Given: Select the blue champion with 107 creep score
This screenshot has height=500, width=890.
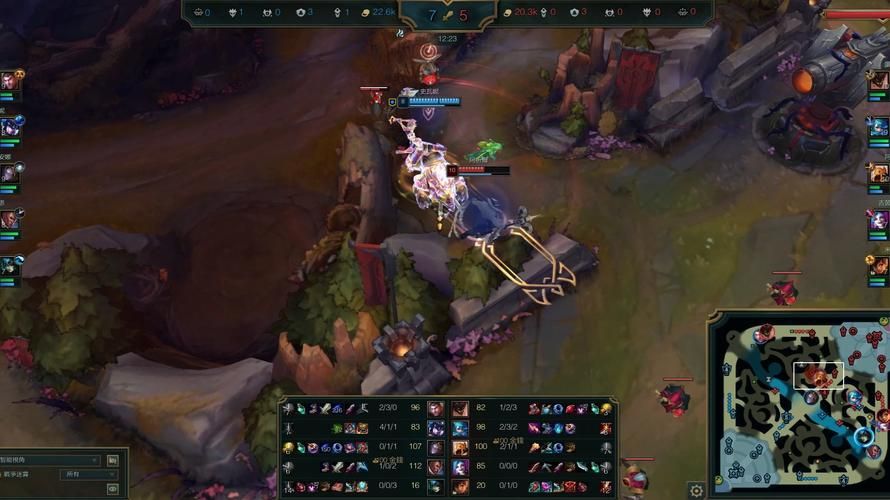Looking at the screenshot, I should (435, 447).
